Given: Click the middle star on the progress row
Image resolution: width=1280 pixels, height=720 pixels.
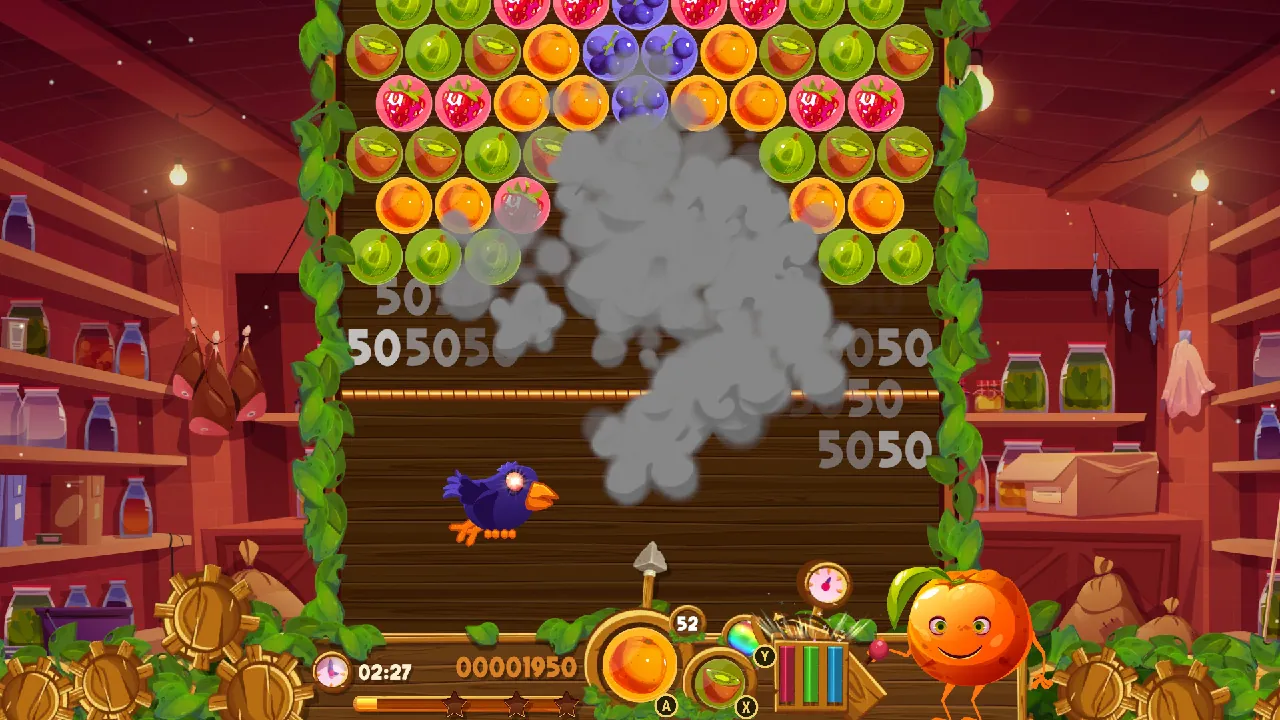Looking at the screenshot, I should coord(516,706).
